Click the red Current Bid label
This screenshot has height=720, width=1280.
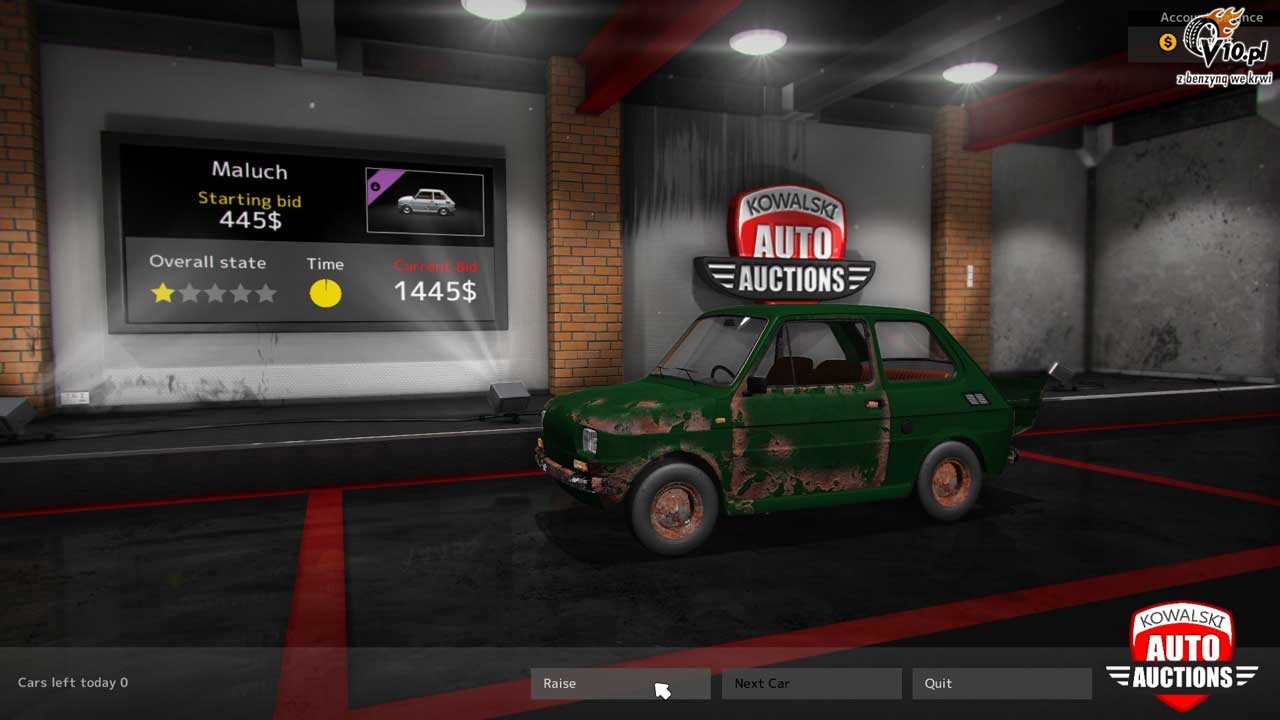click(x=435, y=265)
